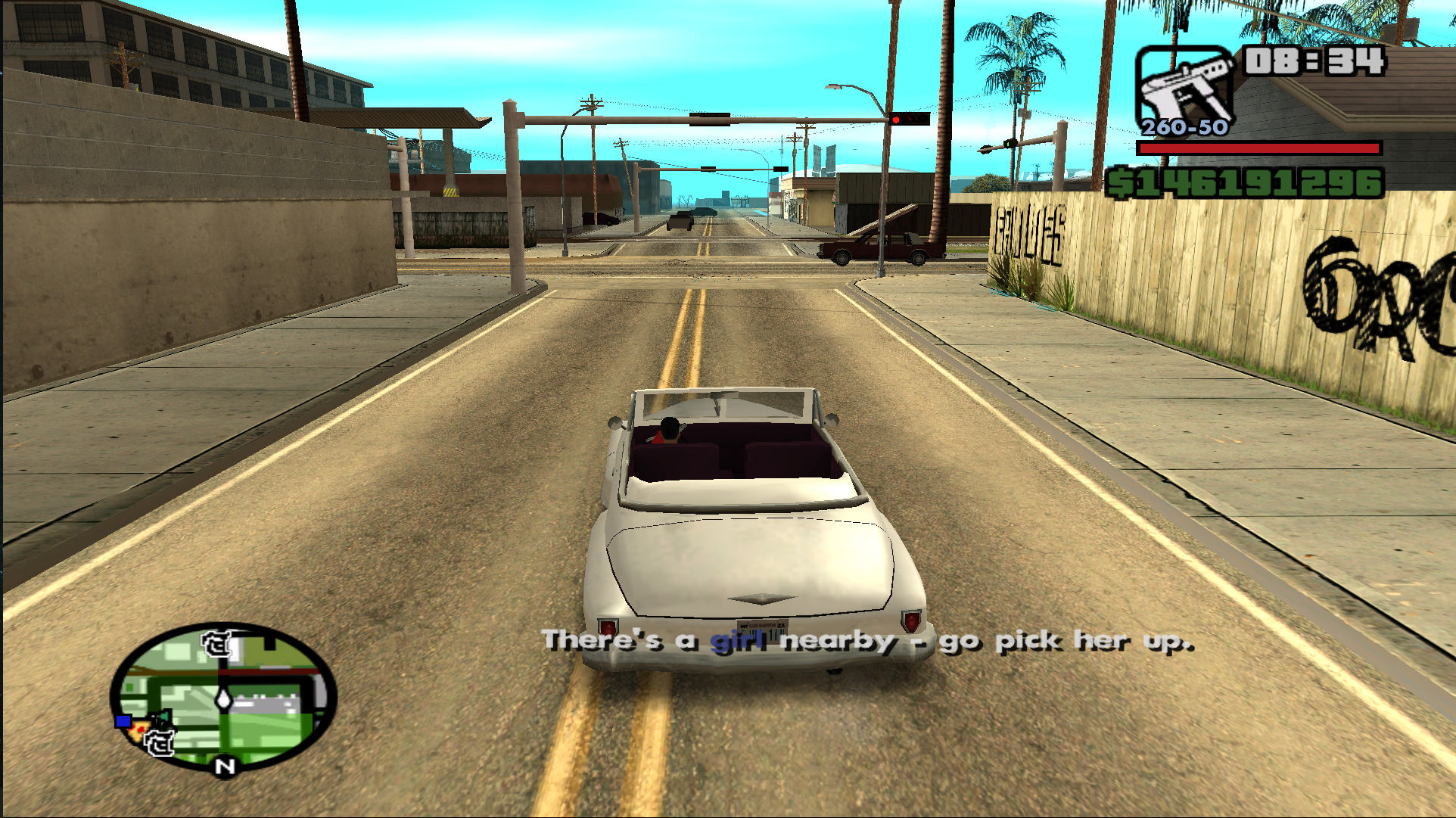Screen dimensions: 1456x818
Task: Select the pizza slice map marker
Action: tap(139, 731)
